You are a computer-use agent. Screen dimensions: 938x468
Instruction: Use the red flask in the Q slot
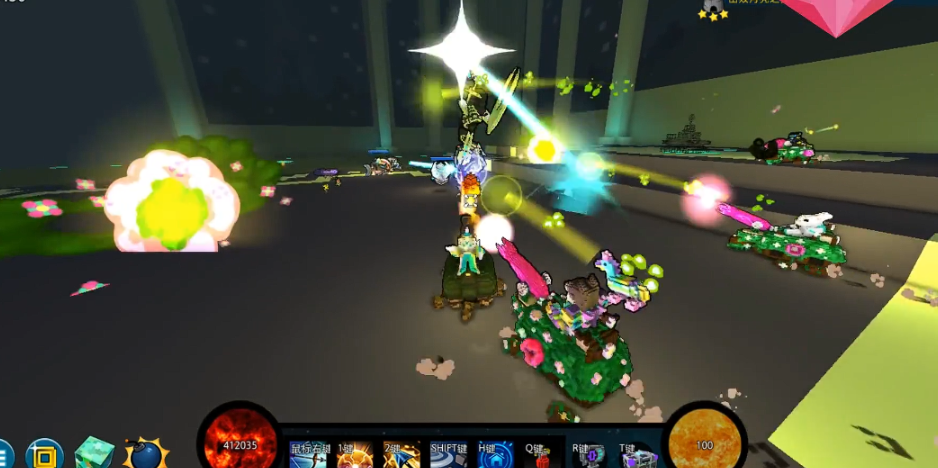(x=543, y=456)
